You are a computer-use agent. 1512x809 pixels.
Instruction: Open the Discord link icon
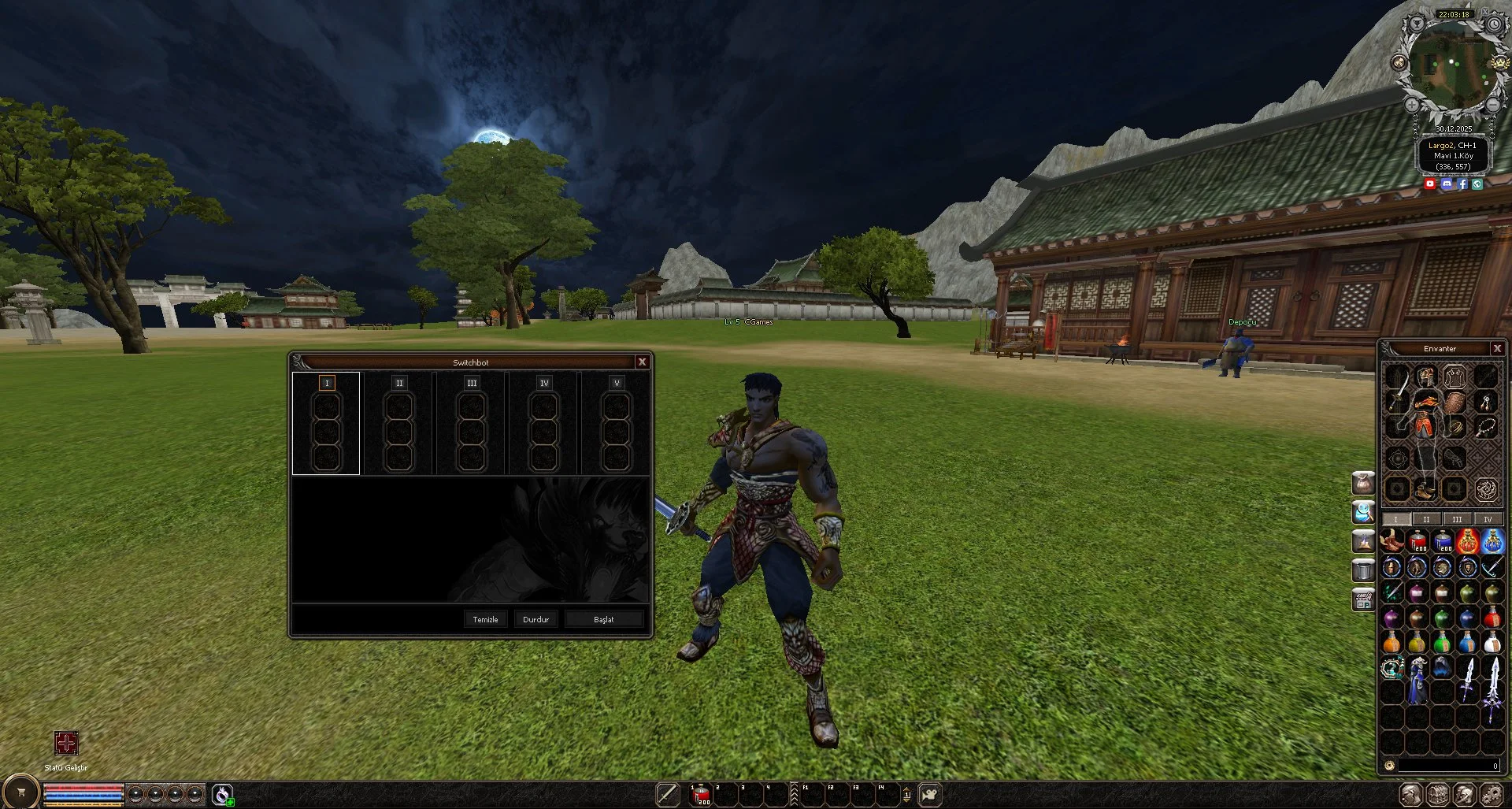click(1447, 184)
